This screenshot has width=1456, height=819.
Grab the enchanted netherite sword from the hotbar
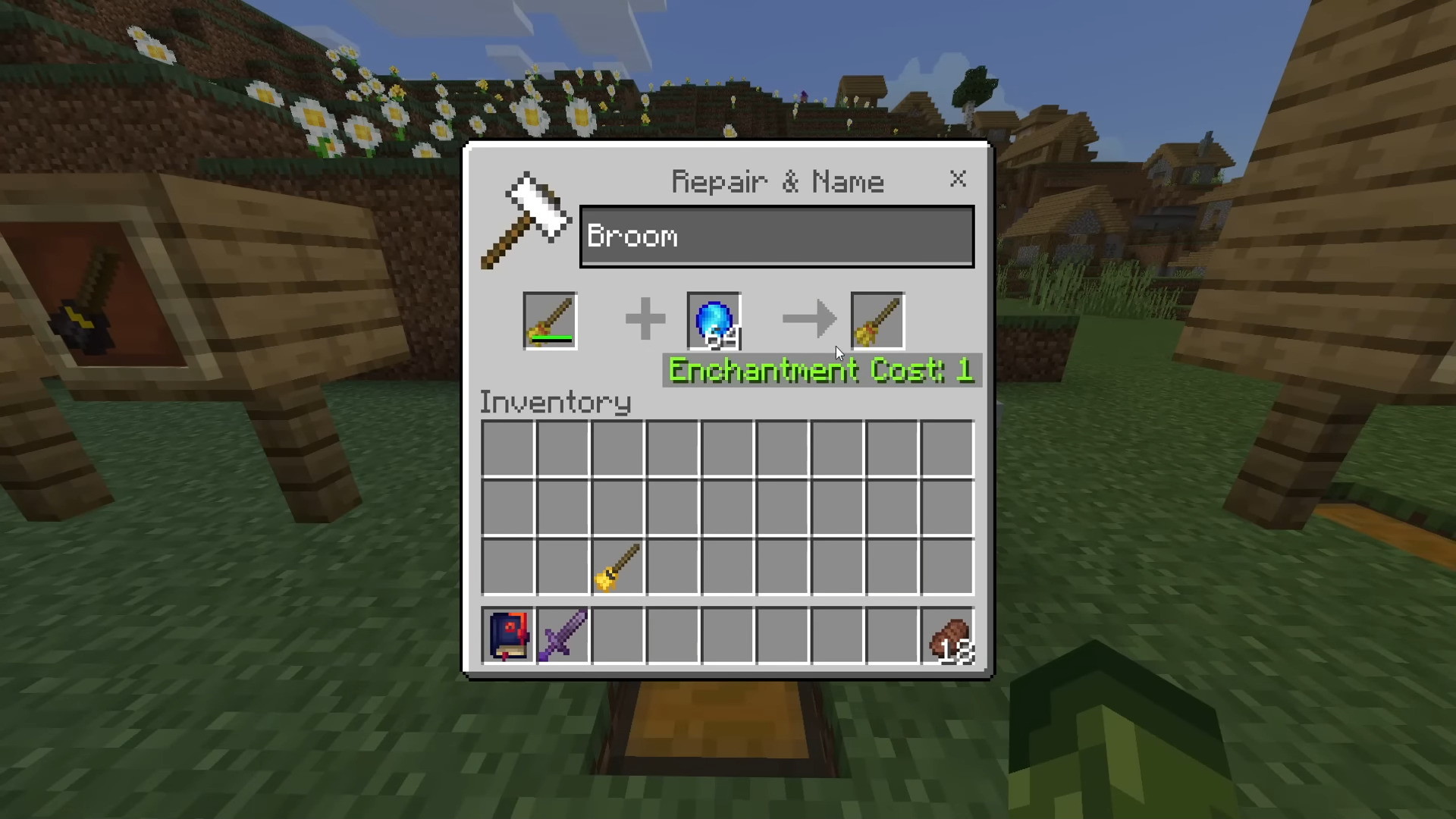(x=563, y=635)
